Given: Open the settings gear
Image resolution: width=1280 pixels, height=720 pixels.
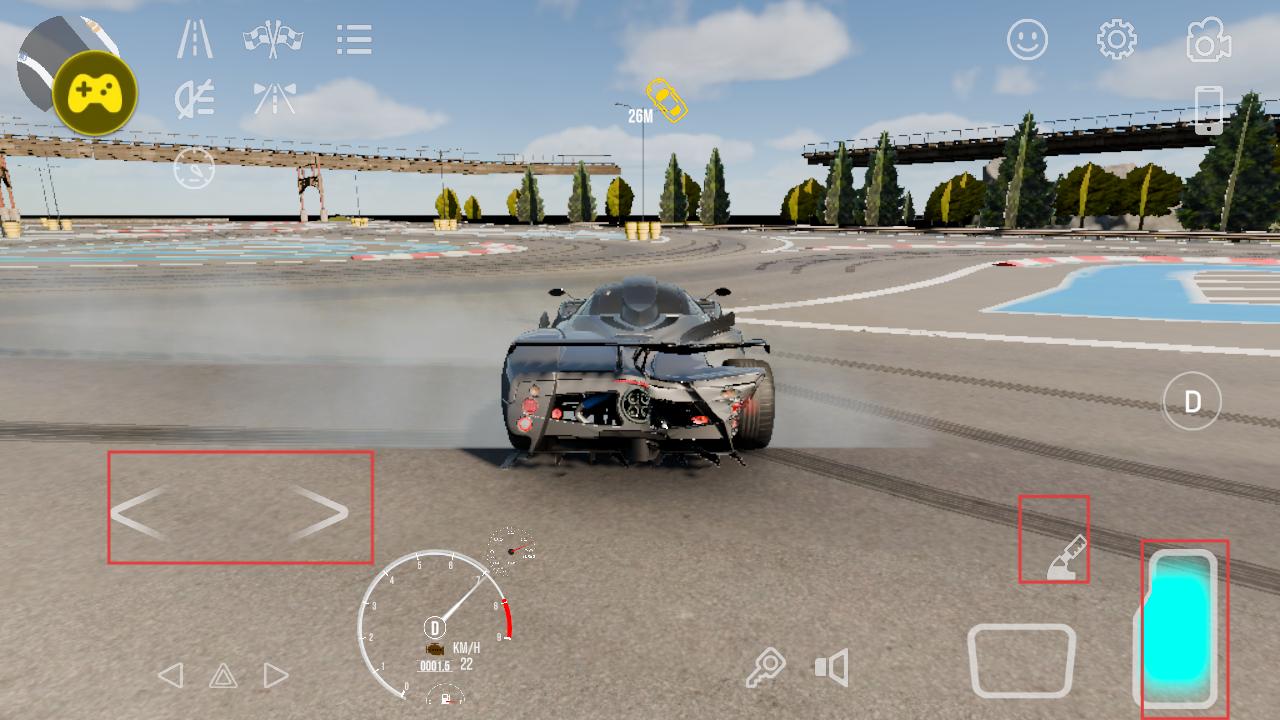Looking at the screenshot, I should 1116,40.
